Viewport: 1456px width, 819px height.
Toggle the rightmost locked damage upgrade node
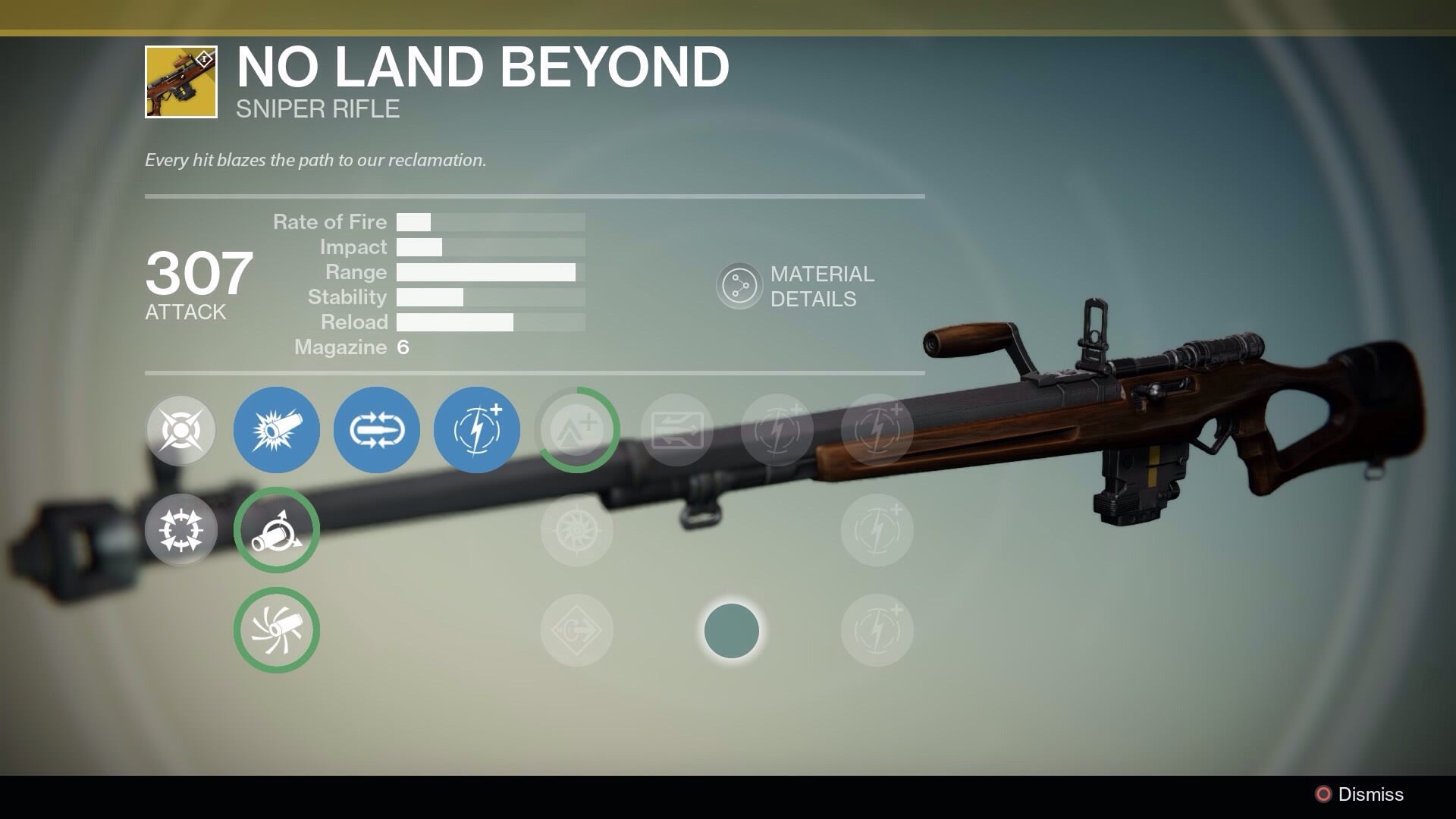[876, 430]
